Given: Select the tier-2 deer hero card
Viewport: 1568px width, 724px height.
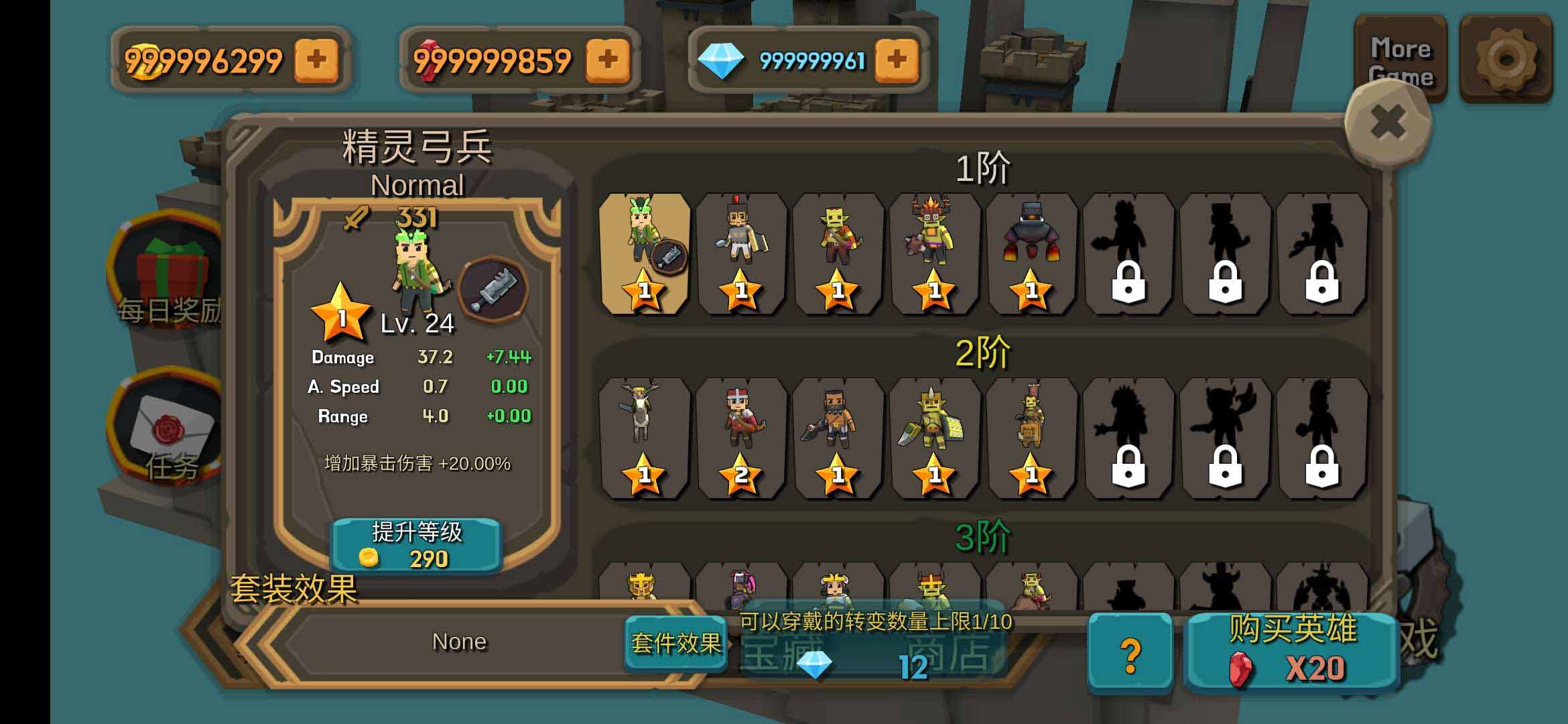Looking at the screenshot, I should click(x=644, y=438).
